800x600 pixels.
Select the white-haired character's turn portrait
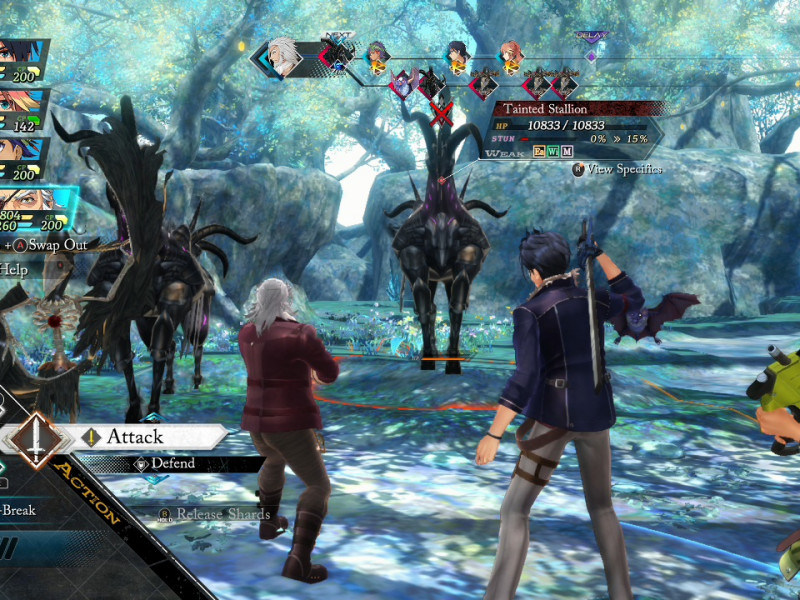tap(285, 57)
